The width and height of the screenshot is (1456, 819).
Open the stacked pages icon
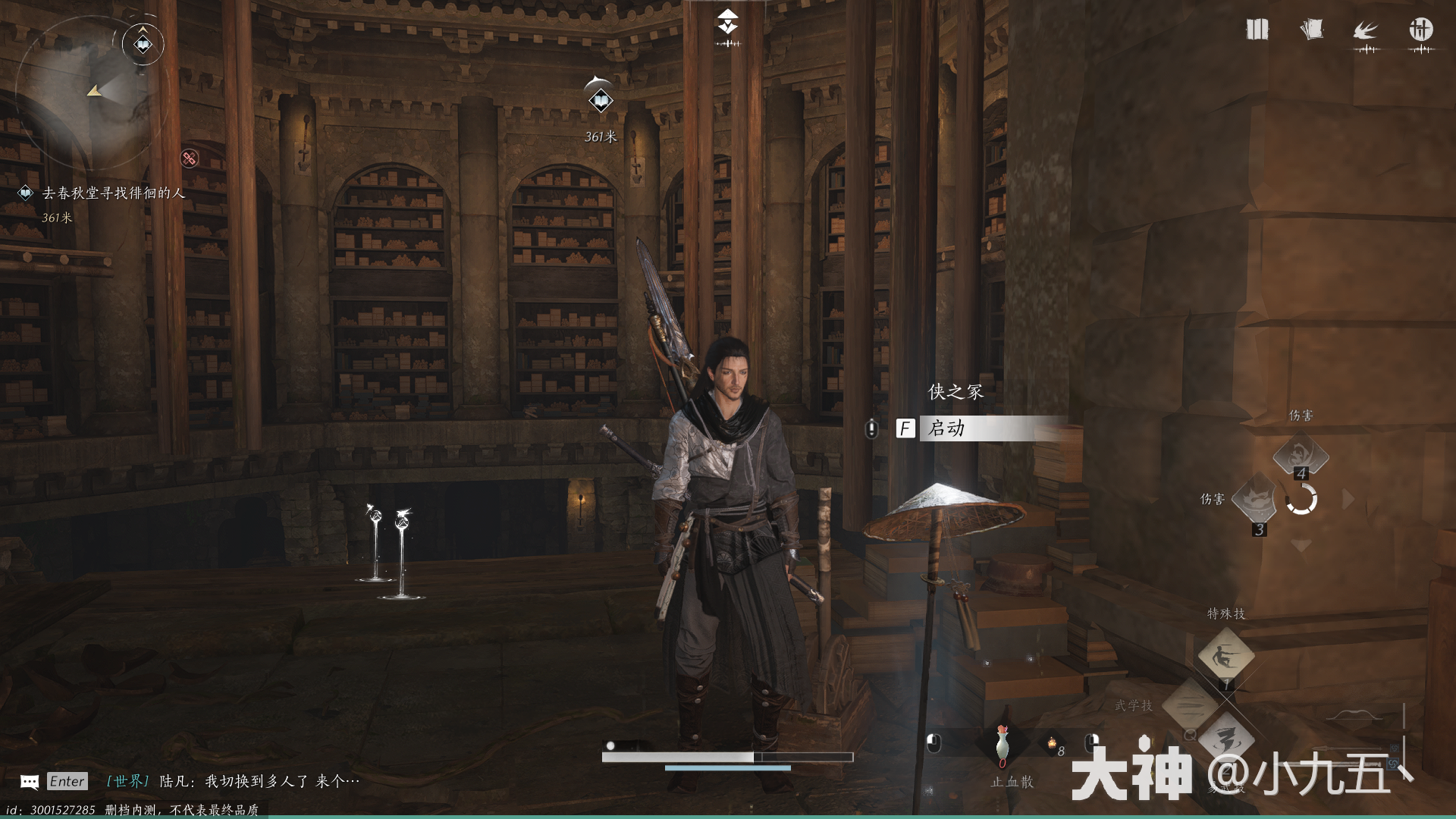click(x=1311, y=30)
